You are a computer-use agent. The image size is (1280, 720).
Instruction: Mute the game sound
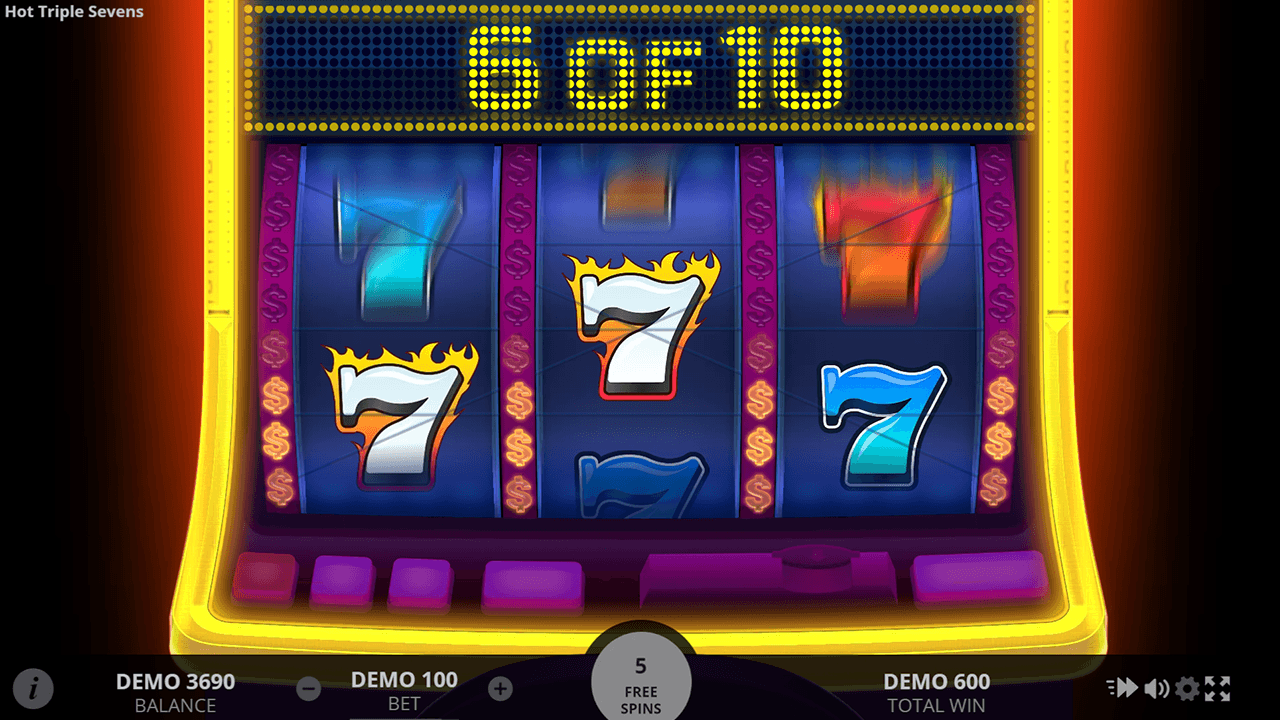click(1155, 688)
